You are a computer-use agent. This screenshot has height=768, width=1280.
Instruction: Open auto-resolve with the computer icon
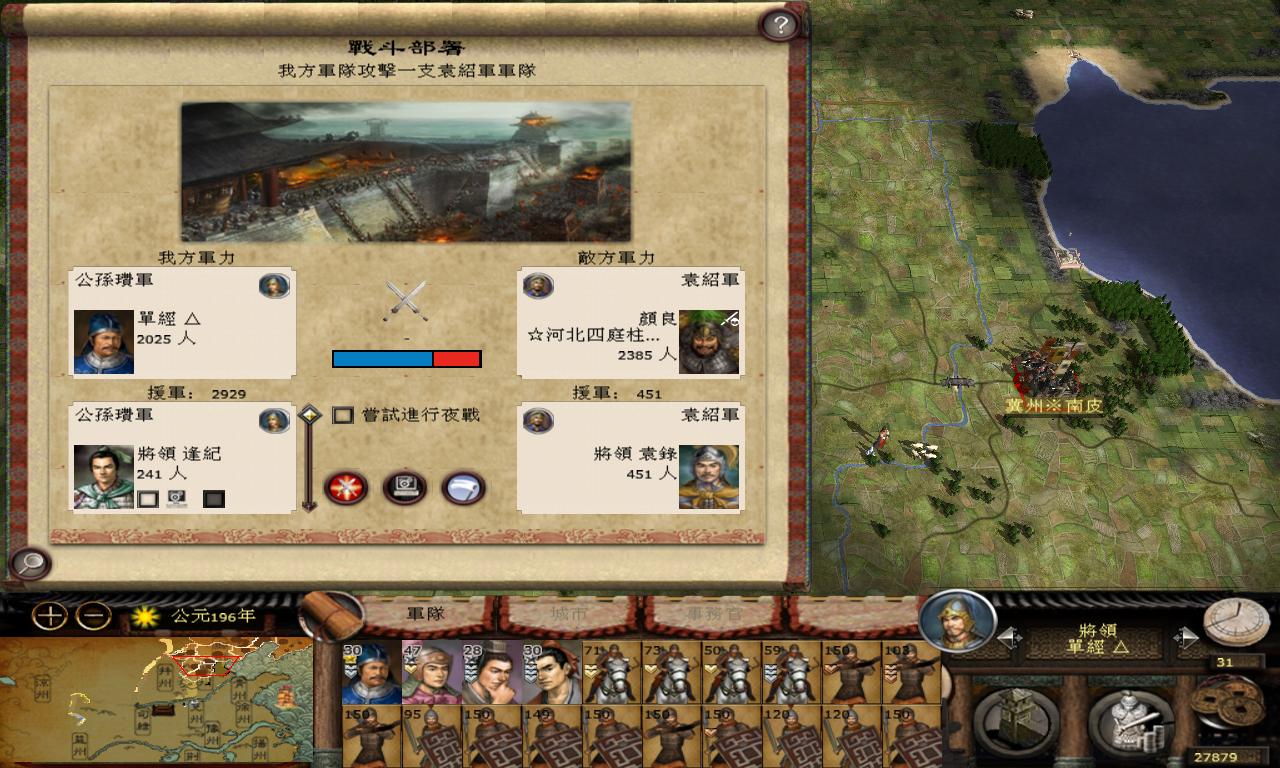(x=405, y=489)
